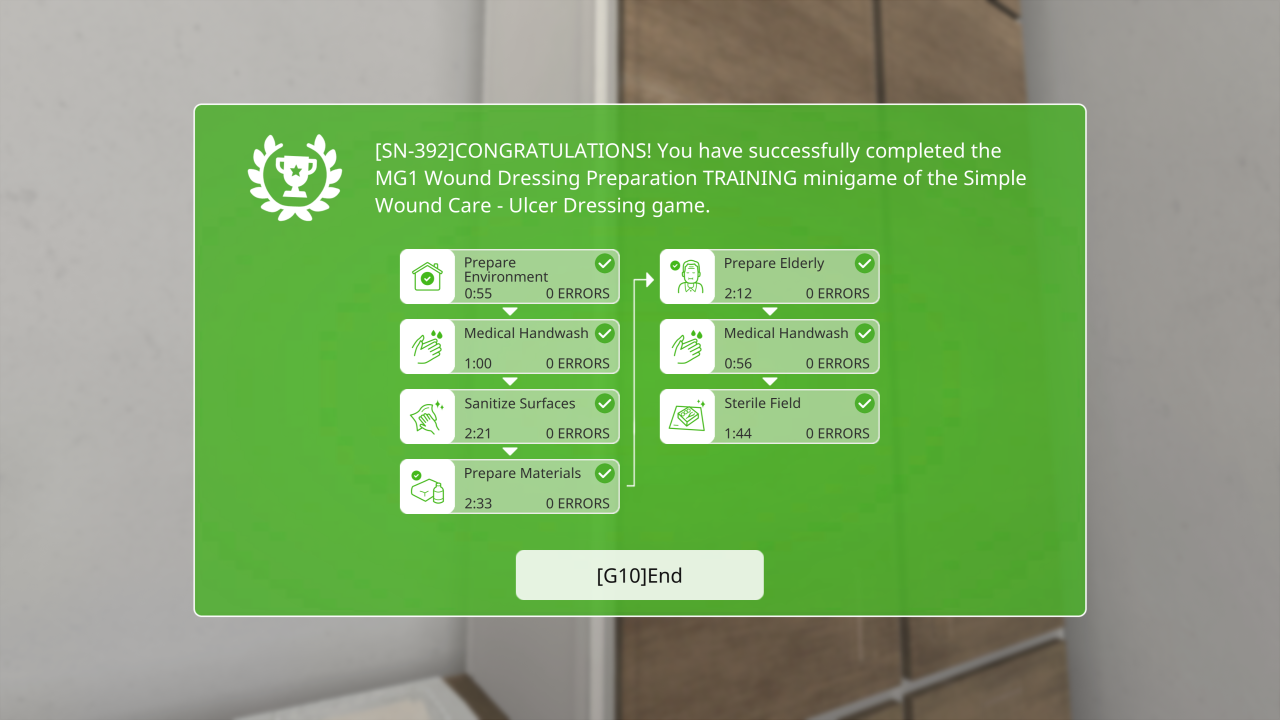This screenshot has width=1280, height=720.
Task: Choose the Prepare Materials step card
Action: (509, 487)
